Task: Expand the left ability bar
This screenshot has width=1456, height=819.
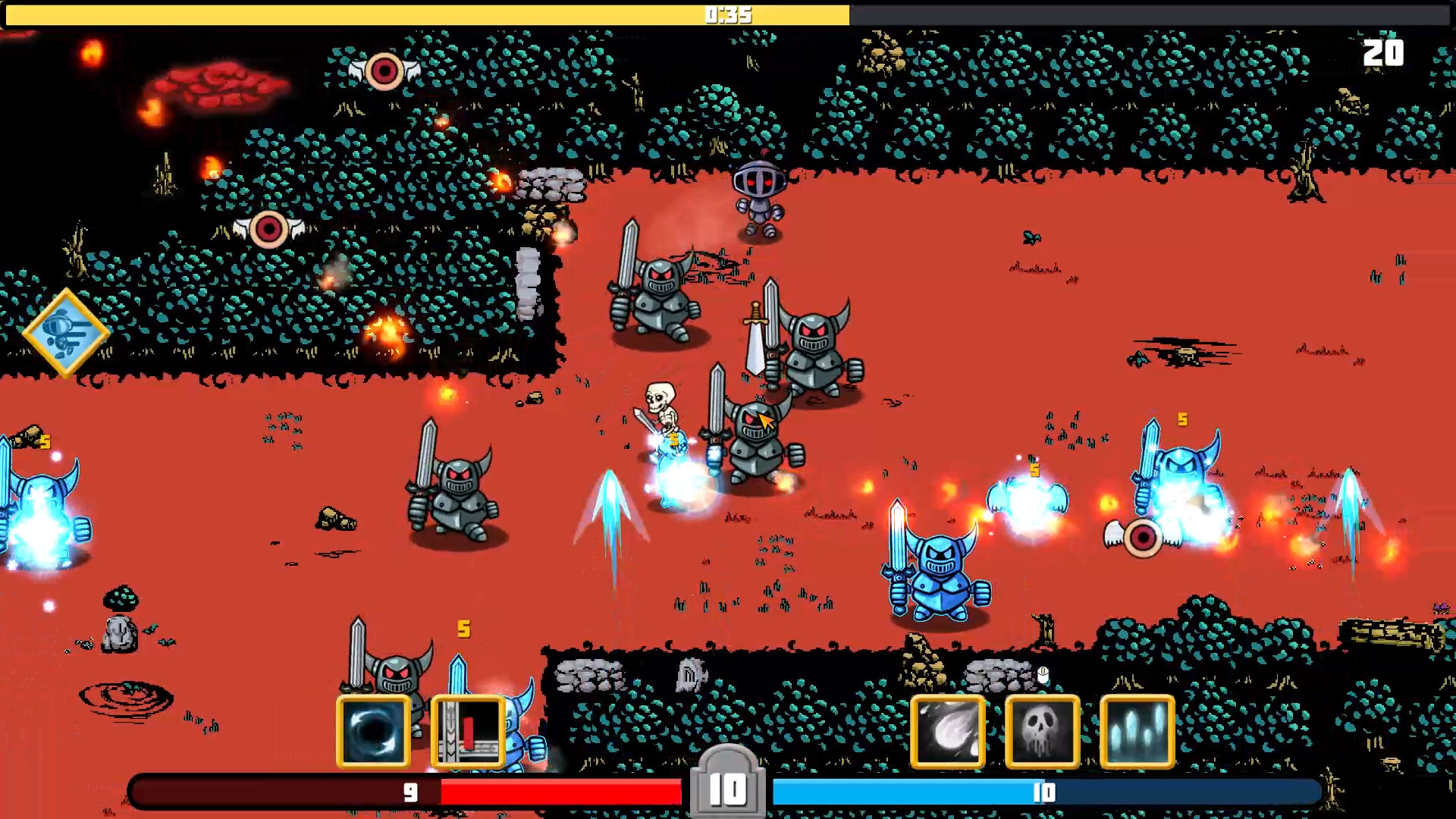Action: 421,732
